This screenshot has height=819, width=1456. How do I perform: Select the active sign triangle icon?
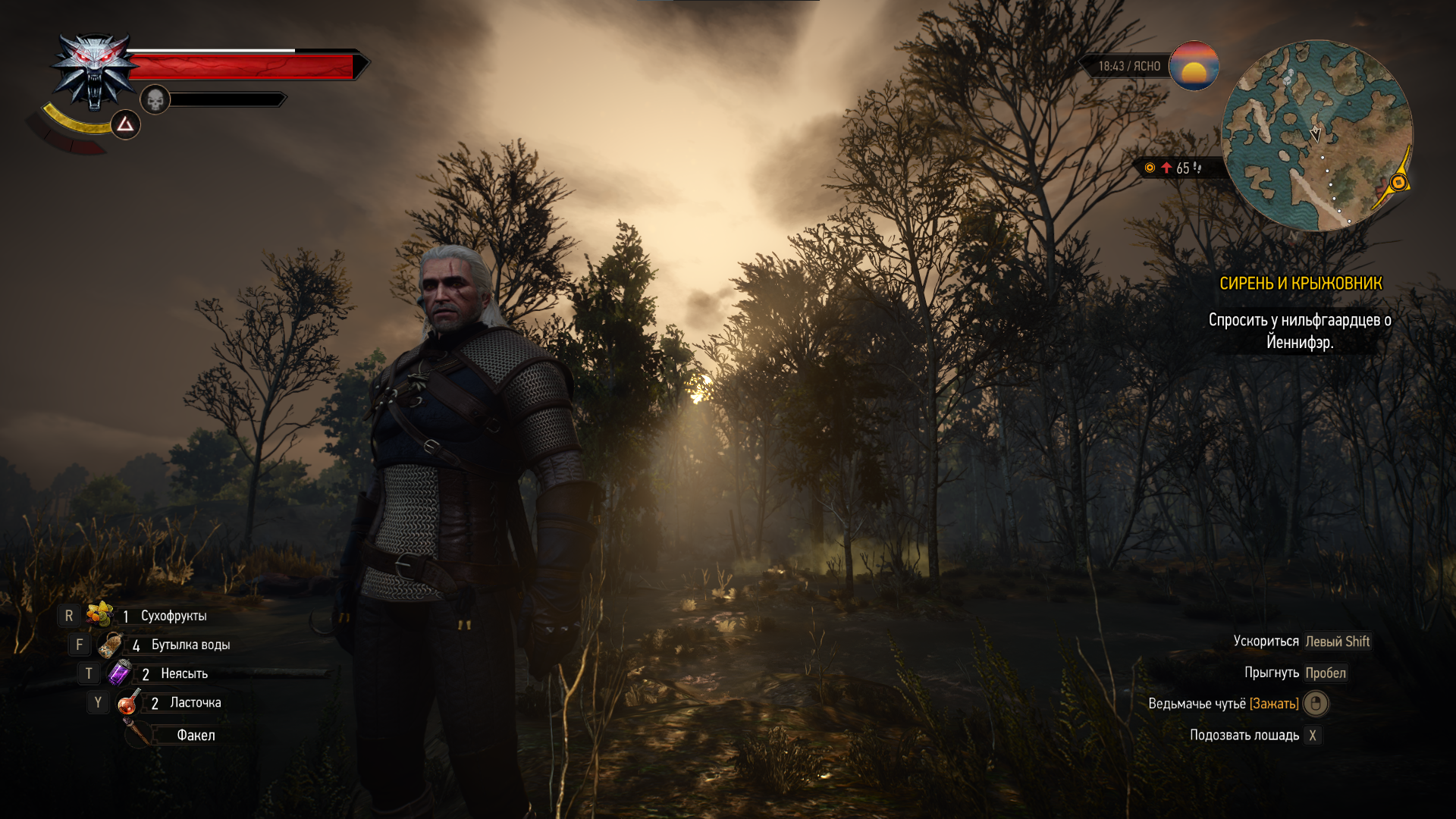pos(125,124)
